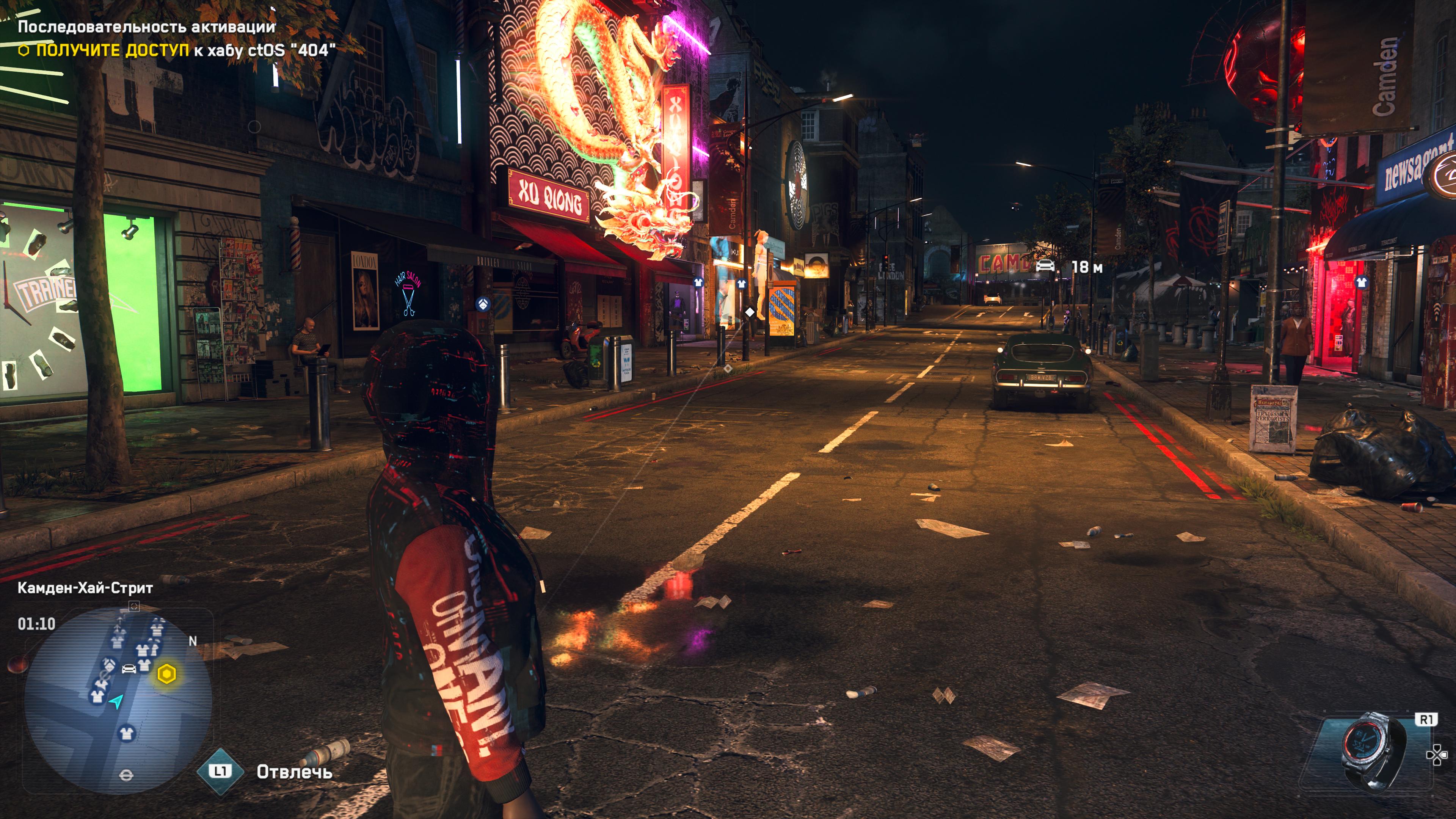Click the vehicle waypoint marker showing 18 м
Viewport: 1456px width, 819px height.
point(1046,266)
